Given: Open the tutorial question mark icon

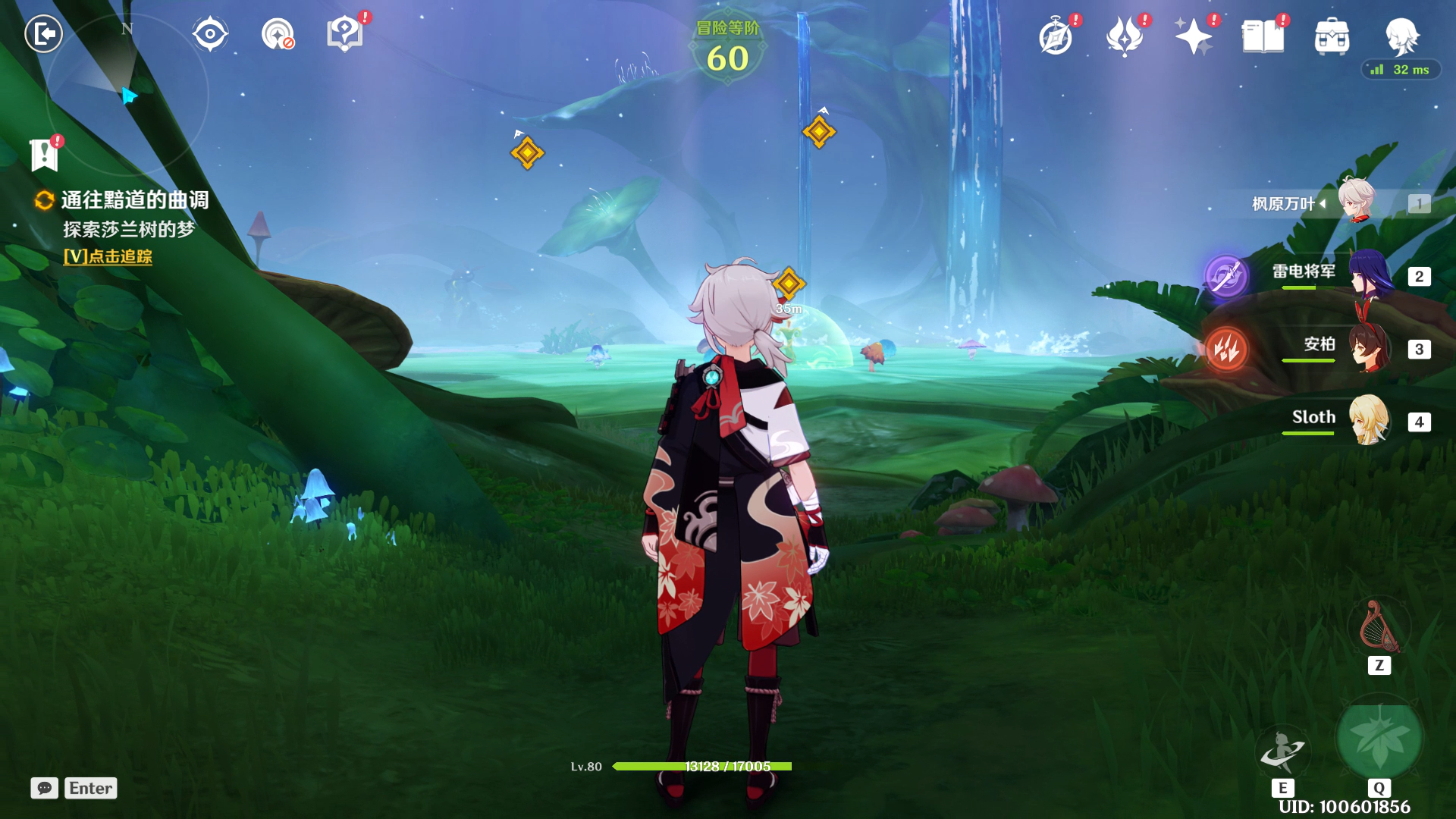Looking at the screenshot, I should 344,34.
